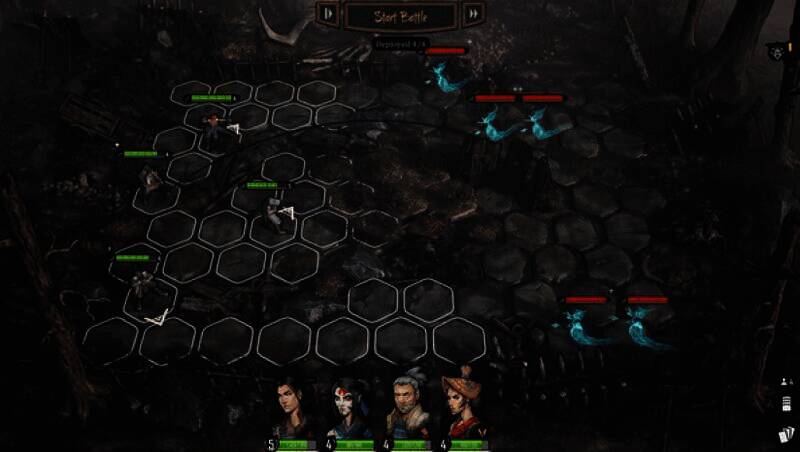The height and width of the screenshot is (452, 800).
Task: Click the Start Battle button
Action: 400,16
